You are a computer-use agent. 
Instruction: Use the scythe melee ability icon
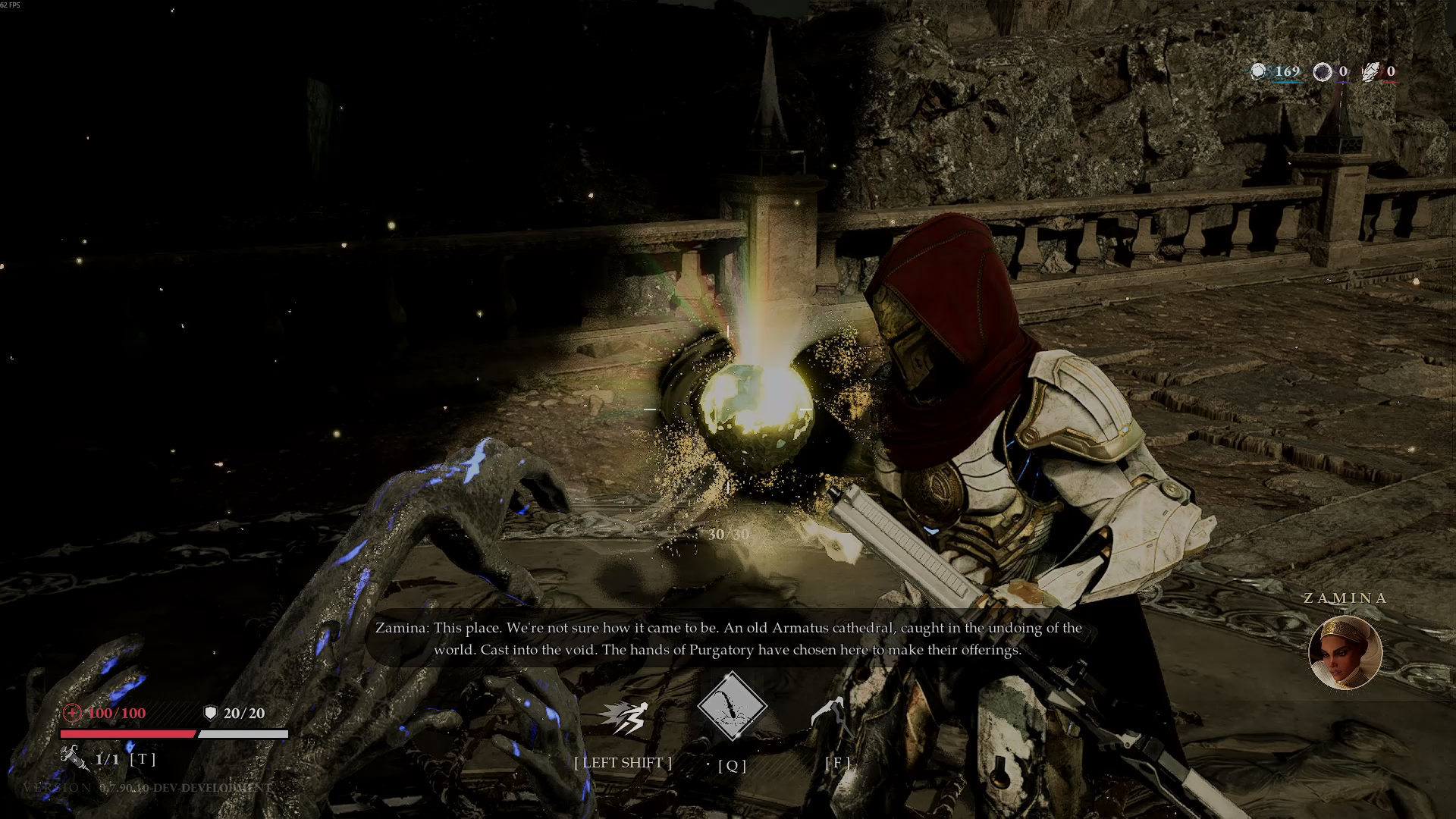point(830,714)
